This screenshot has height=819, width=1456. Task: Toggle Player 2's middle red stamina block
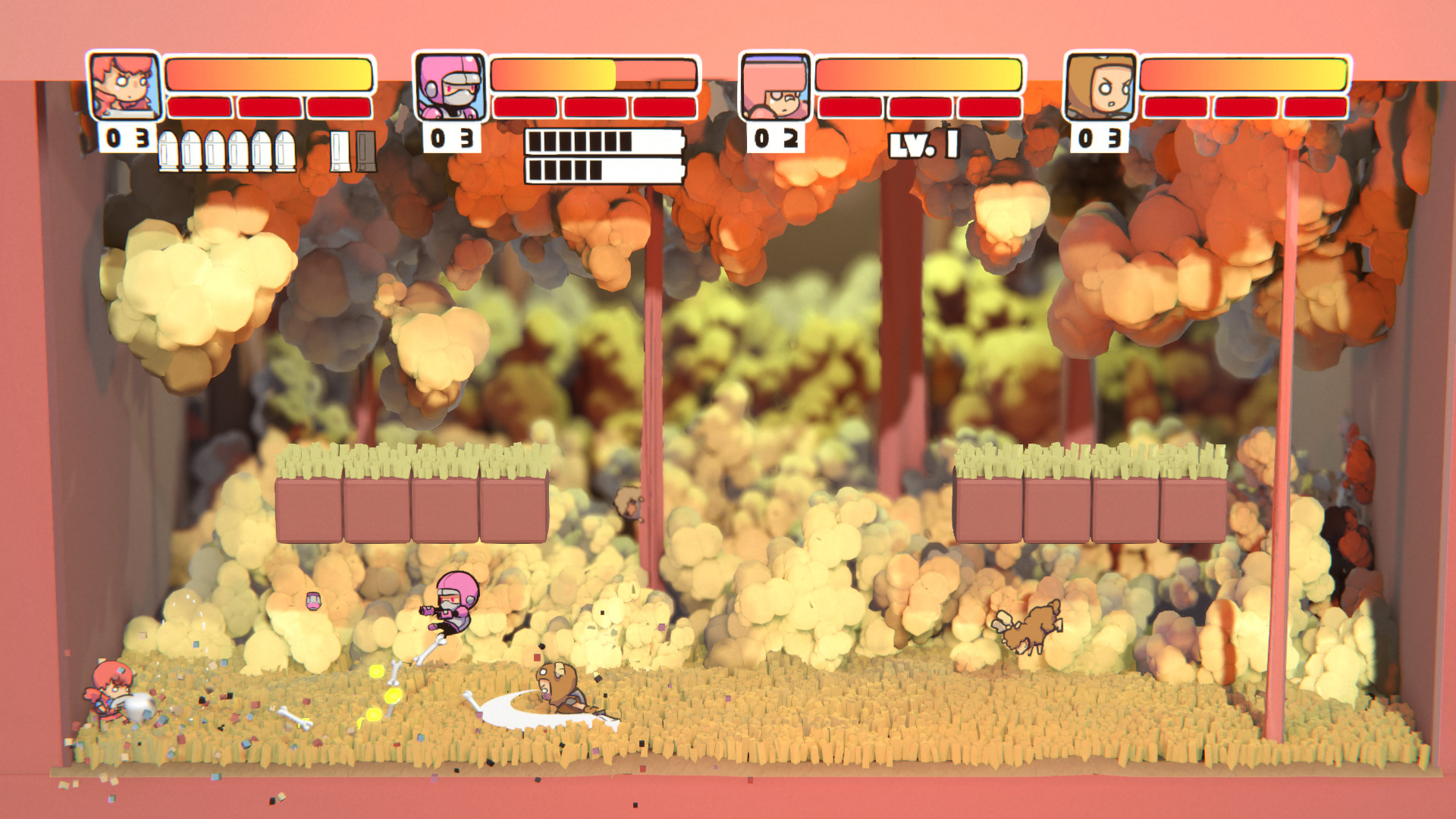tap(595, 108)
